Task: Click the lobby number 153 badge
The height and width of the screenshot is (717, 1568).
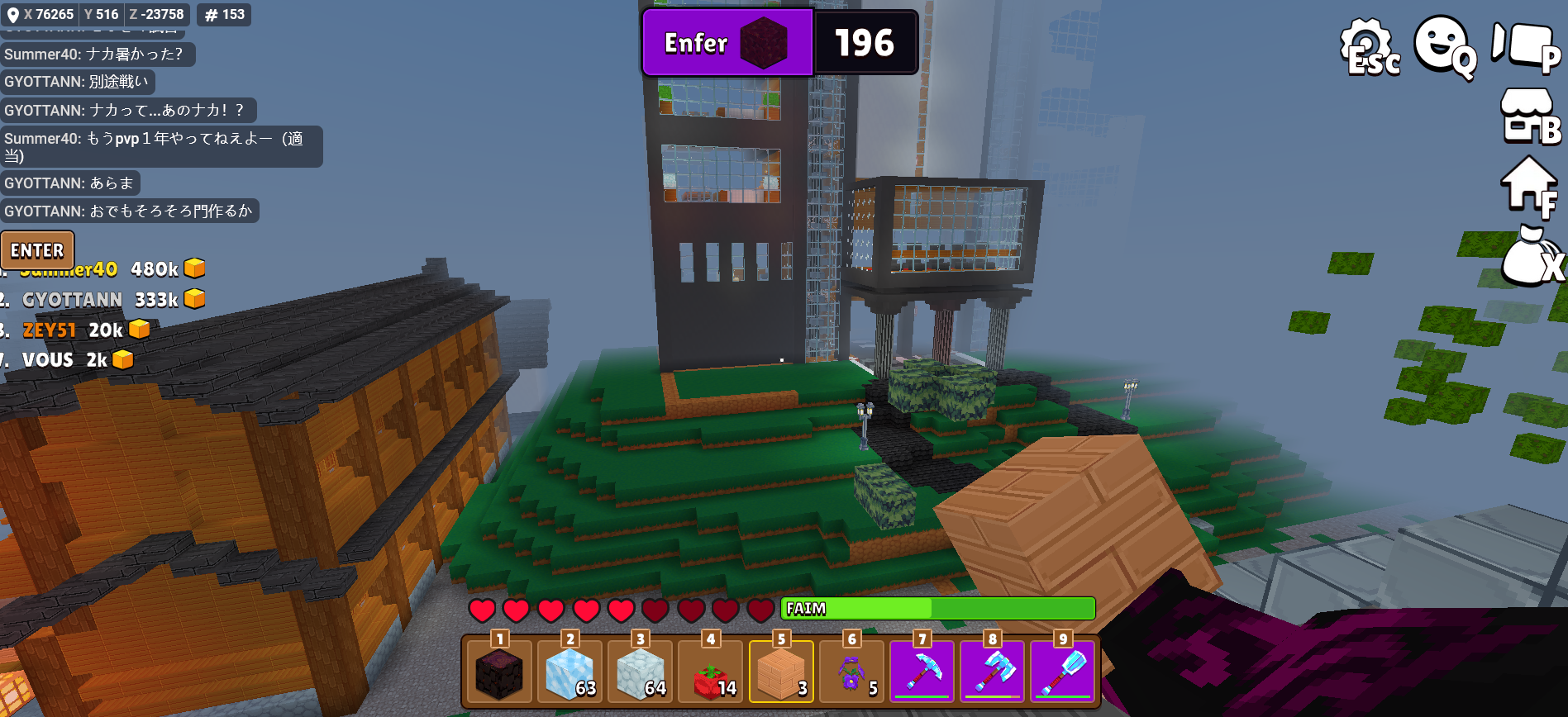Action: (224, 15)
